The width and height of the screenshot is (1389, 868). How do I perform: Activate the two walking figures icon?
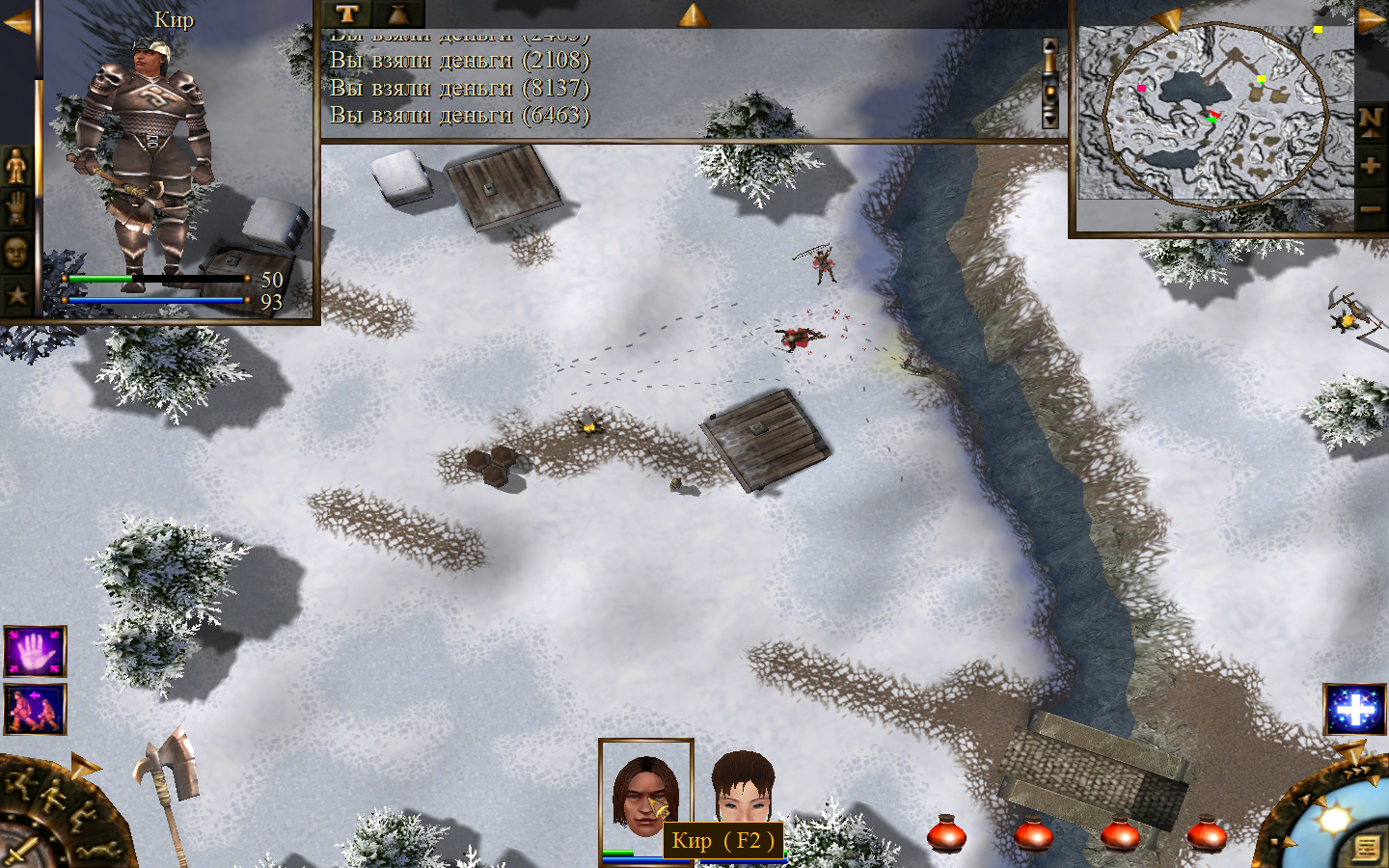35,709
